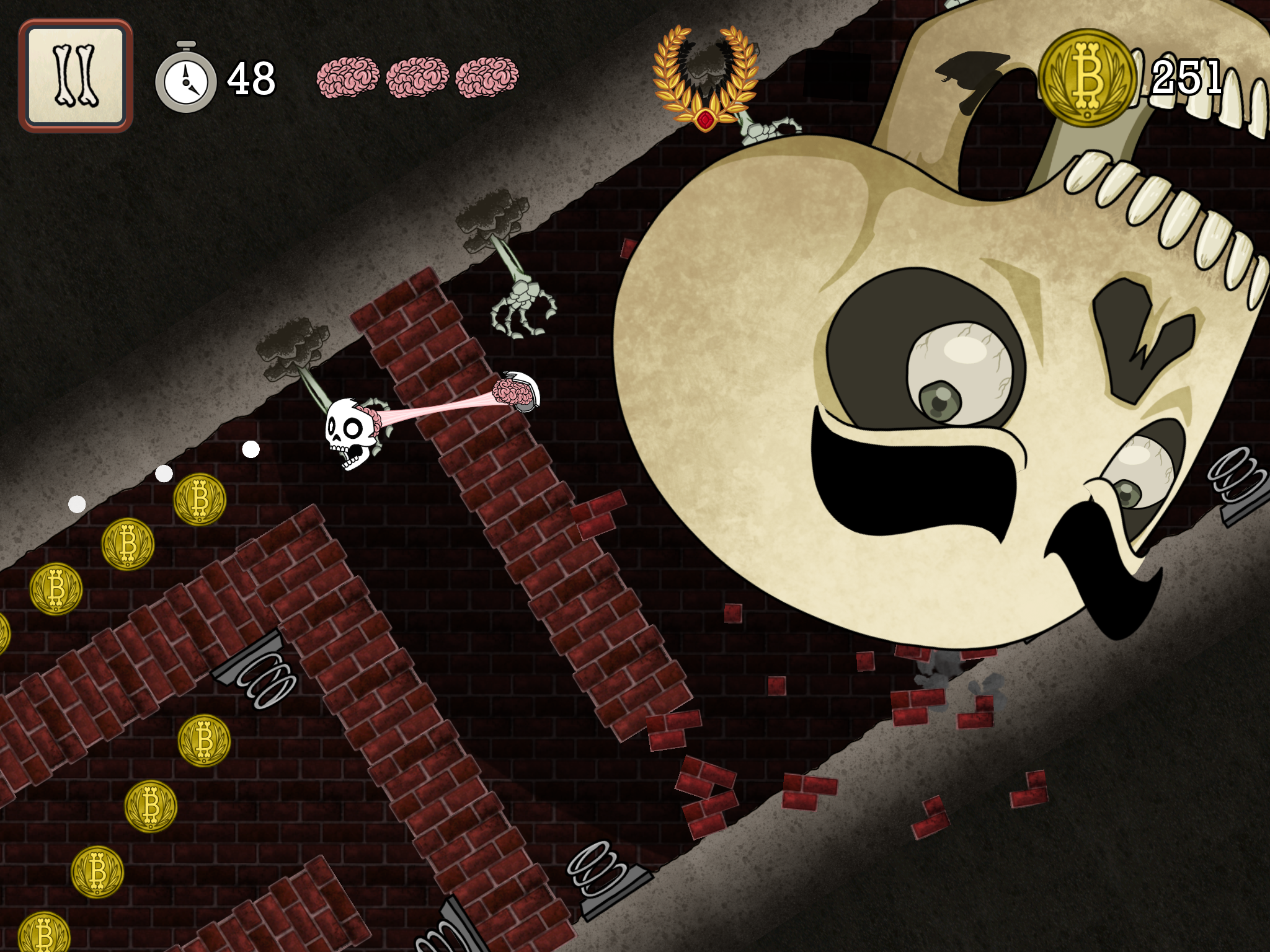1270x952 pixels.
Task: Click the crossed bones pause button
Action: click(76, 76)
